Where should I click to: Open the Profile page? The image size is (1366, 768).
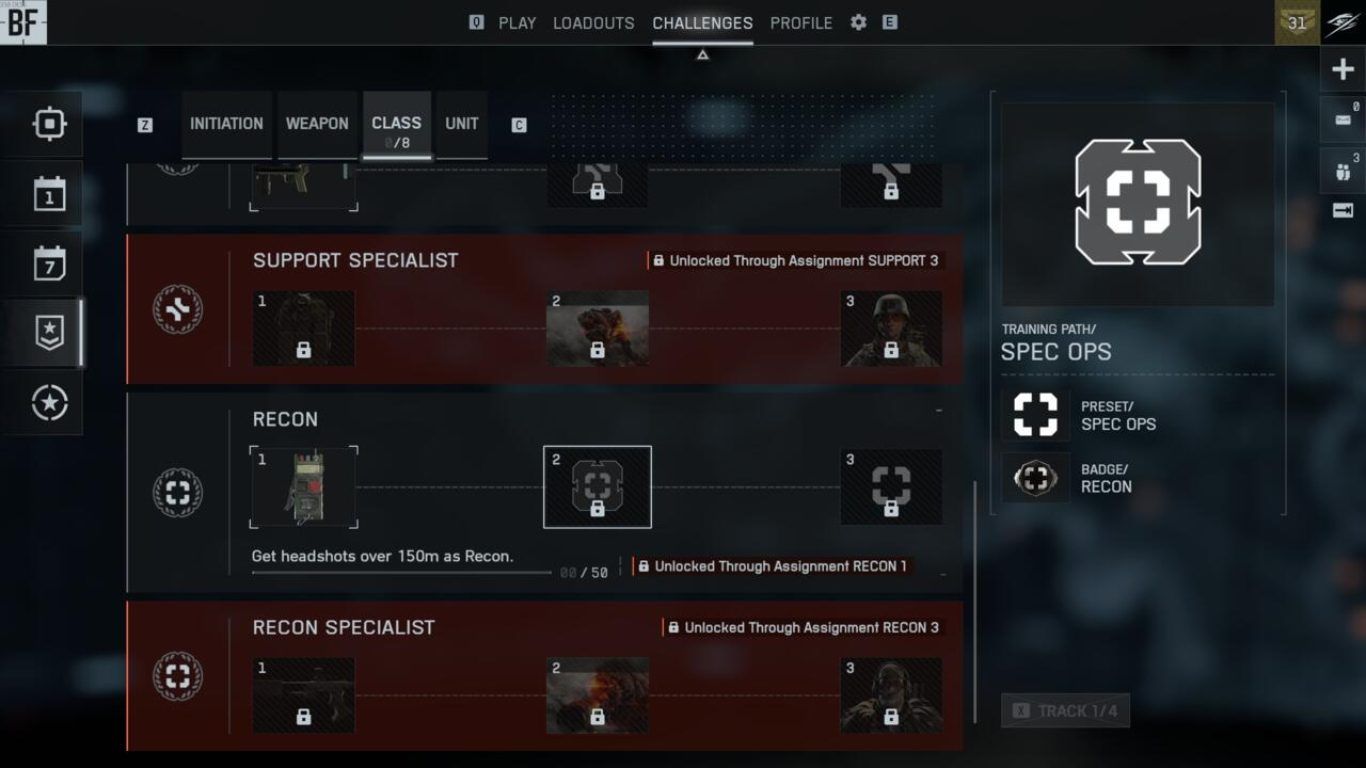point(801,23)
